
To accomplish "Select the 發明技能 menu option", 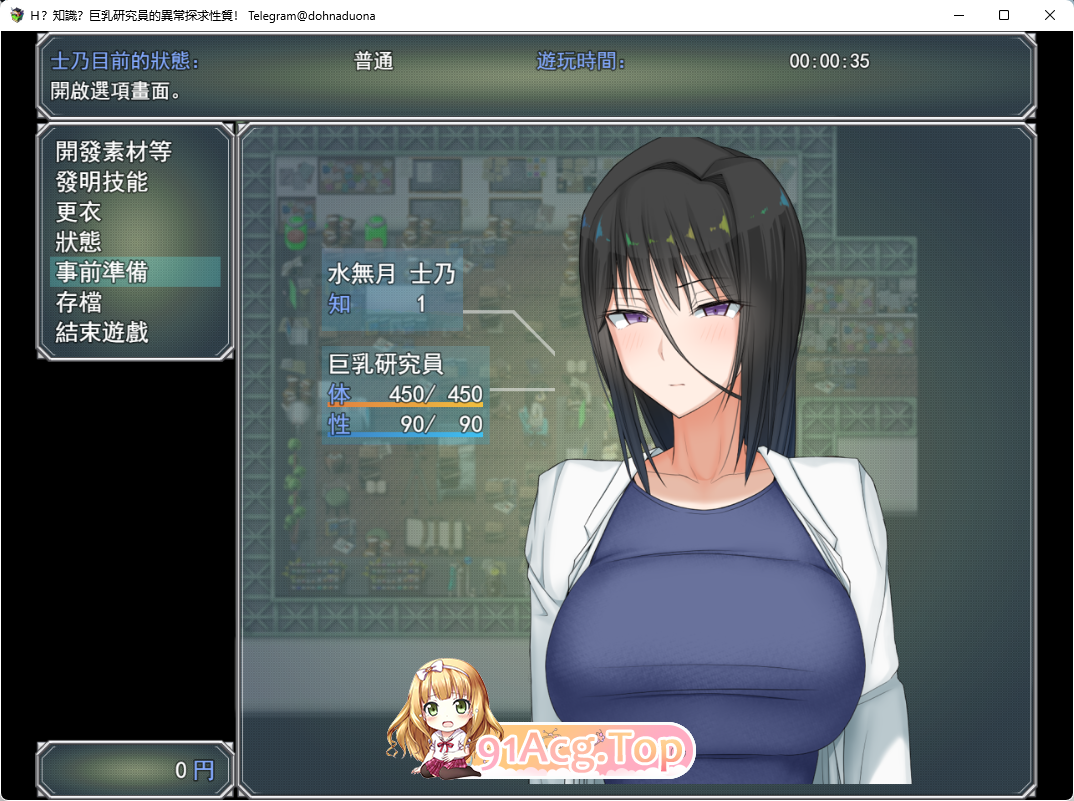I will [x=101, y=182].
